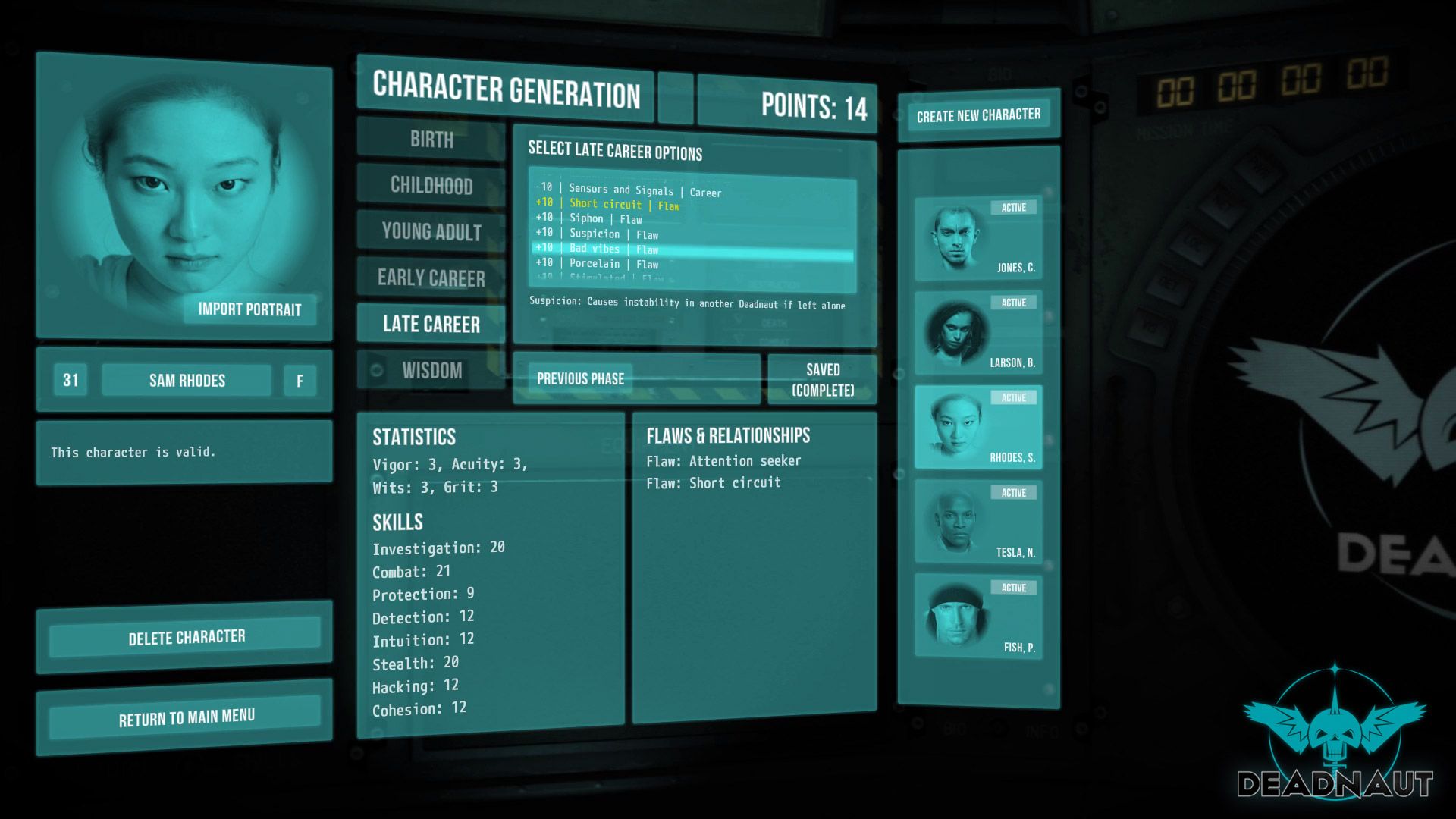Switch to the Young Adult phase

[430, 232]
